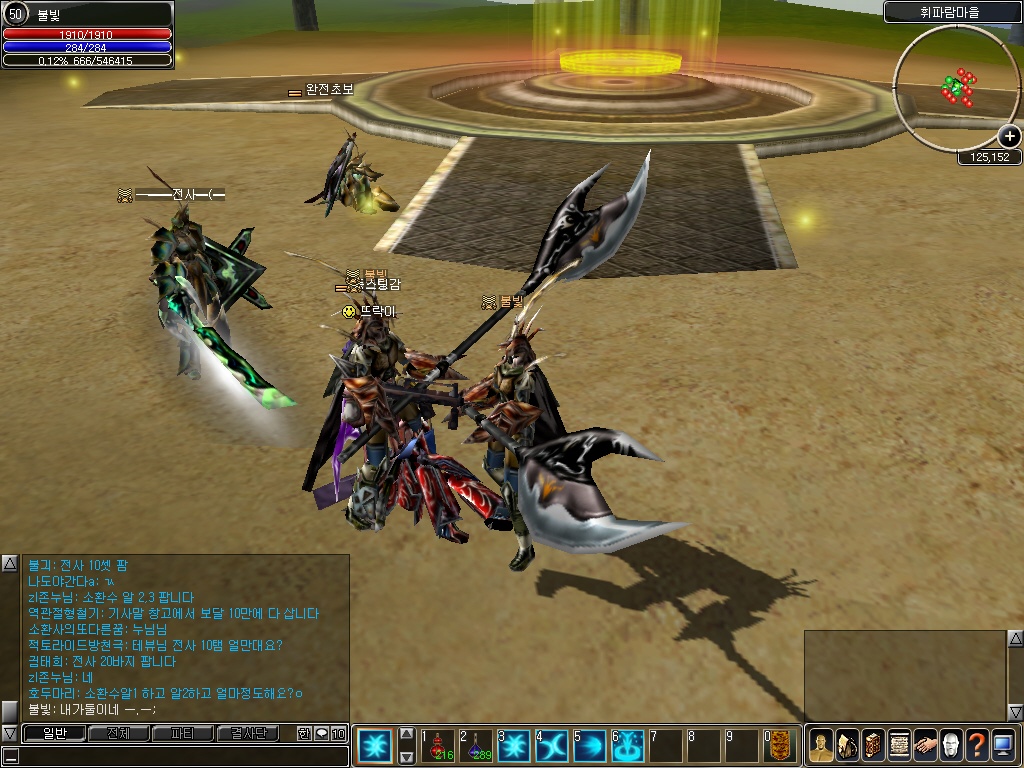This screenshot has width=1024, height=768.
Task: Switch to the 일반 chat tab
Action: click(x=52, y=734)
